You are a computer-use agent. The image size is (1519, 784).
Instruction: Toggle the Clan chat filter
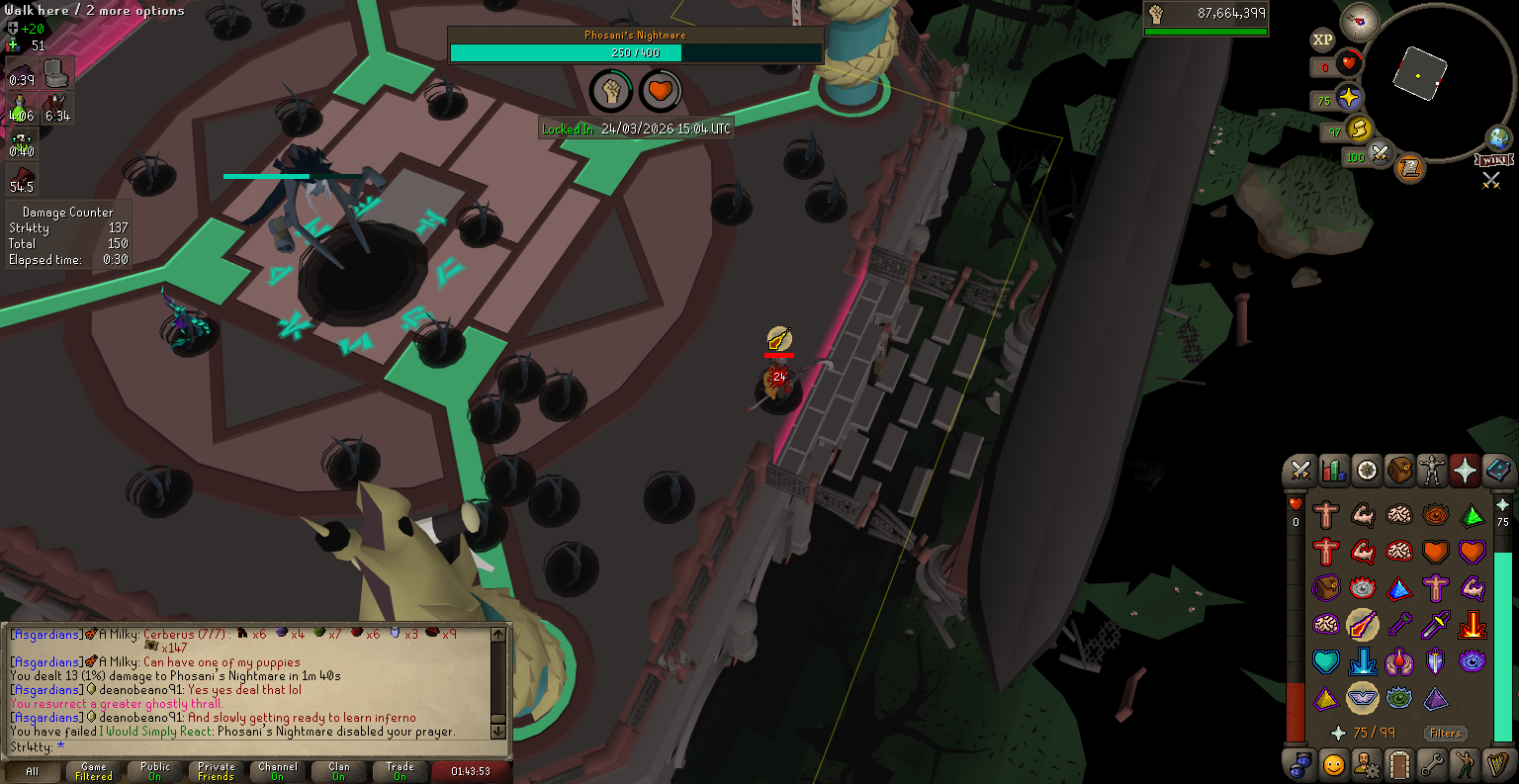[339, 771]
